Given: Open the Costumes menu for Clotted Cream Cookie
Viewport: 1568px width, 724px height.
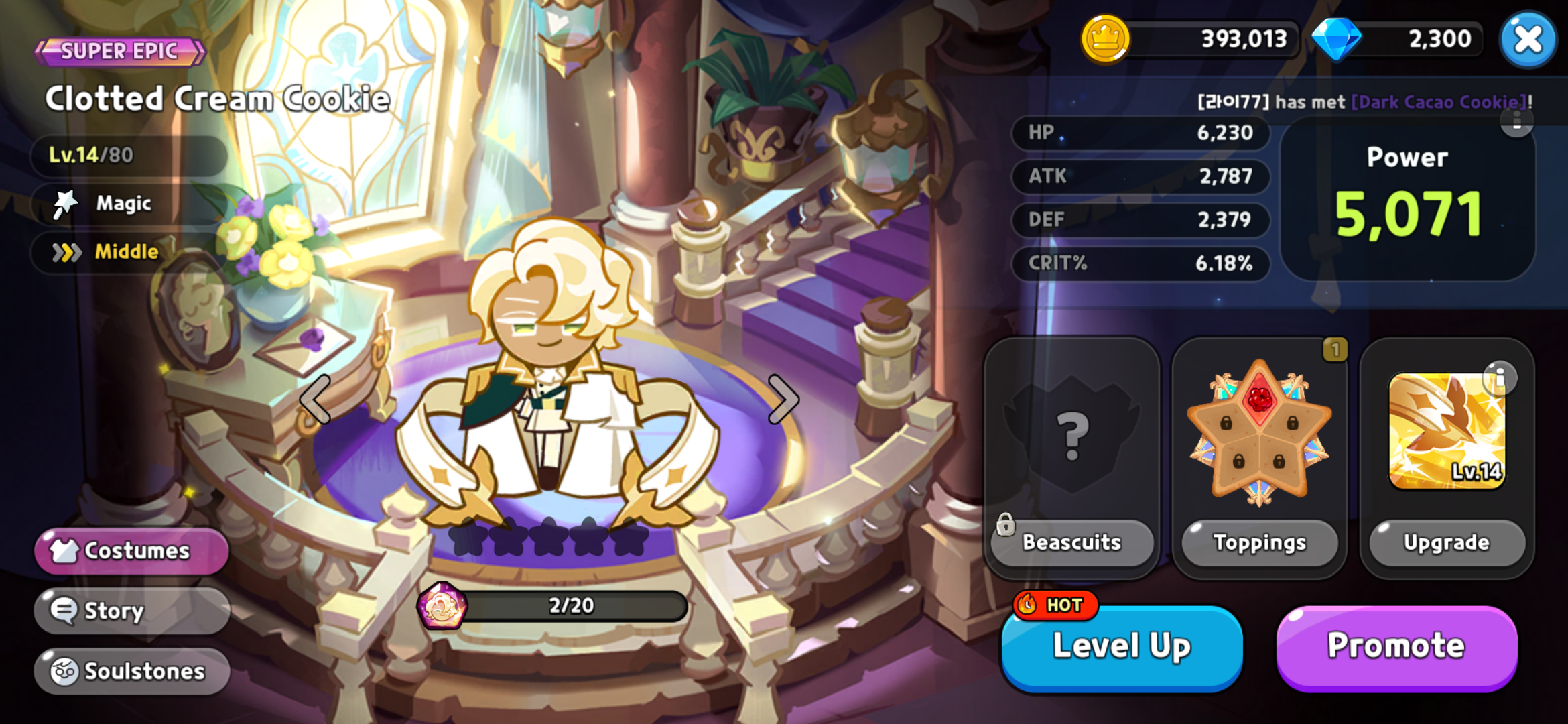Looking at the screenshot, I should [x=131, y=551].
